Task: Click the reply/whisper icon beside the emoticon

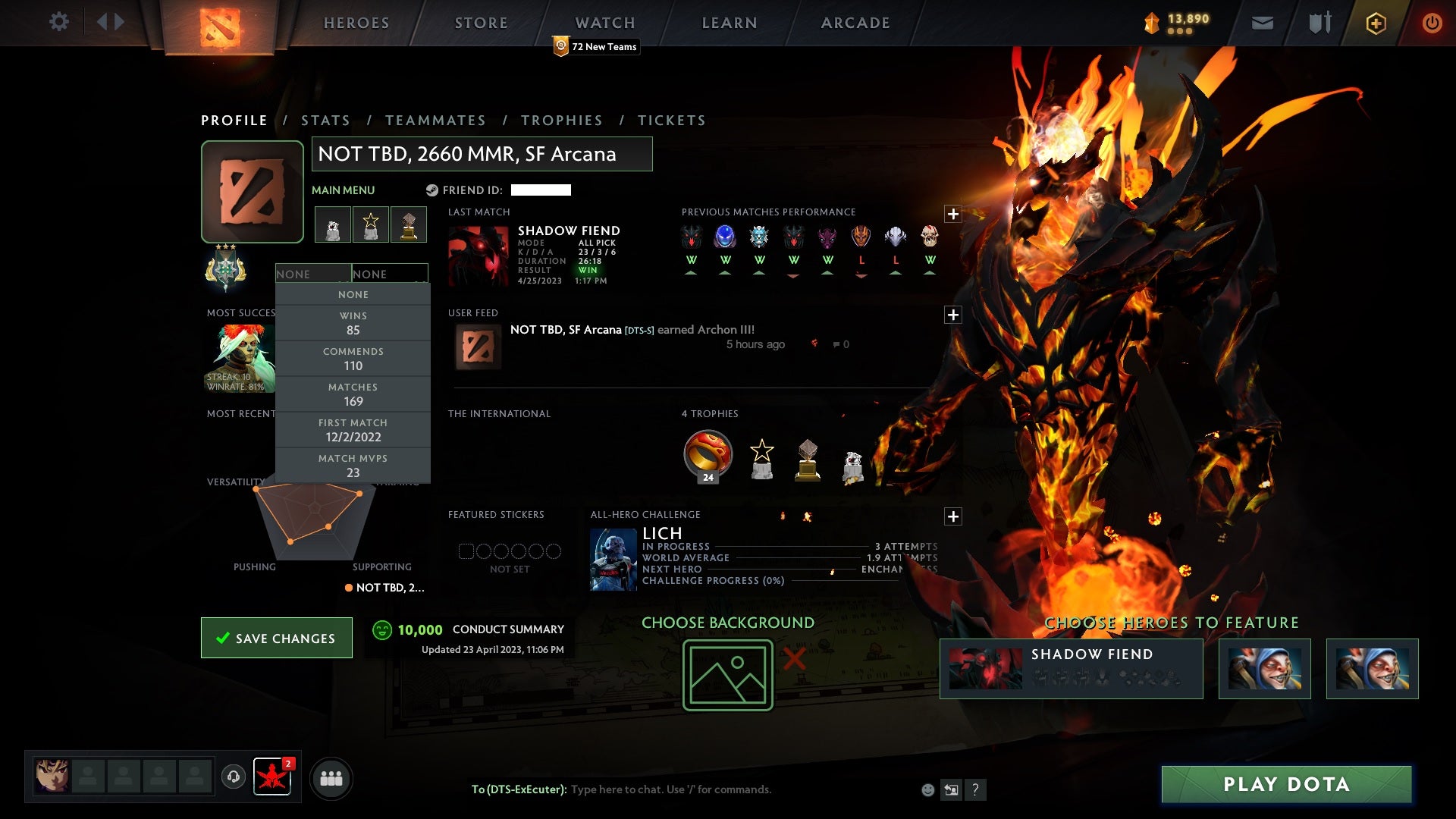Action: point(951,789)
